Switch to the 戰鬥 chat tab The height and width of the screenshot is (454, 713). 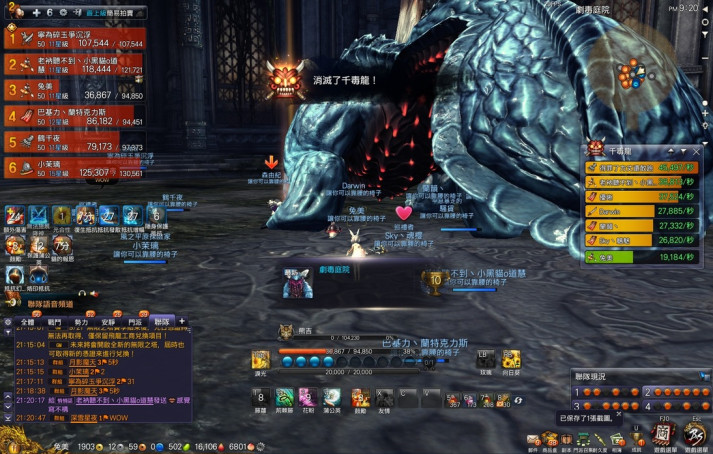[x=55, y=321]
